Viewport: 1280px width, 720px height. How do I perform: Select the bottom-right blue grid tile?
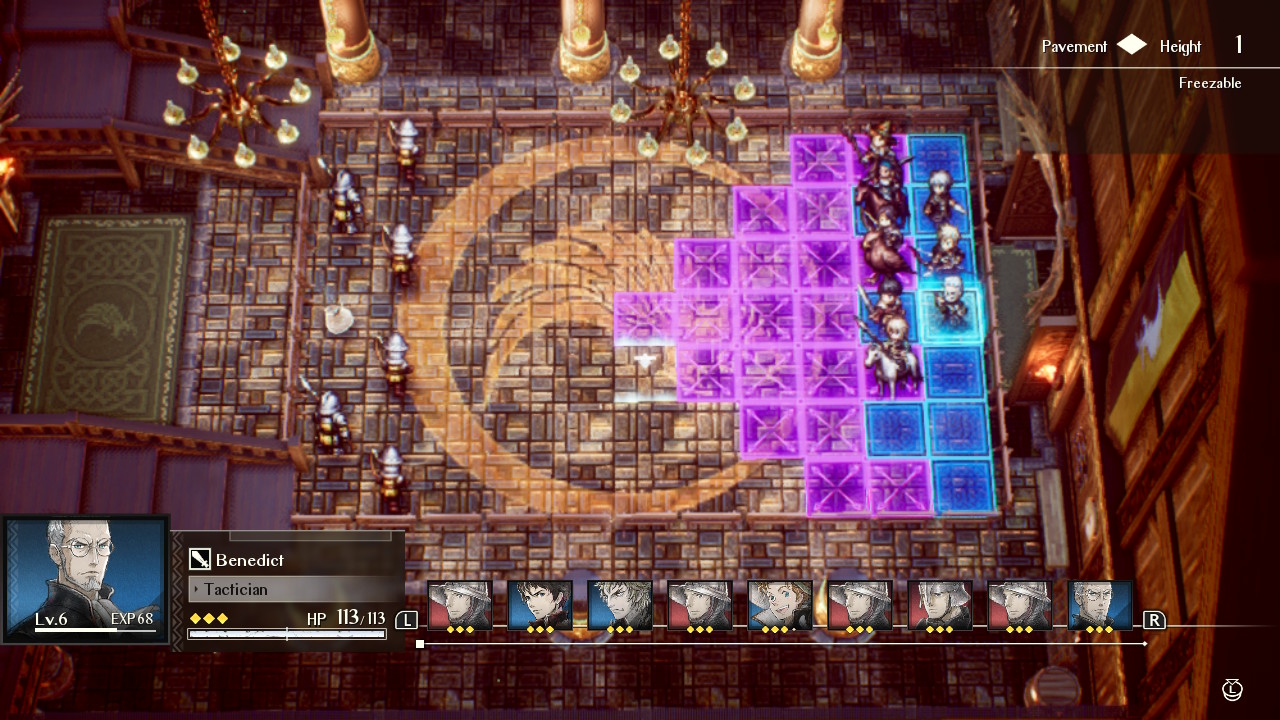[x=963, y=484]
